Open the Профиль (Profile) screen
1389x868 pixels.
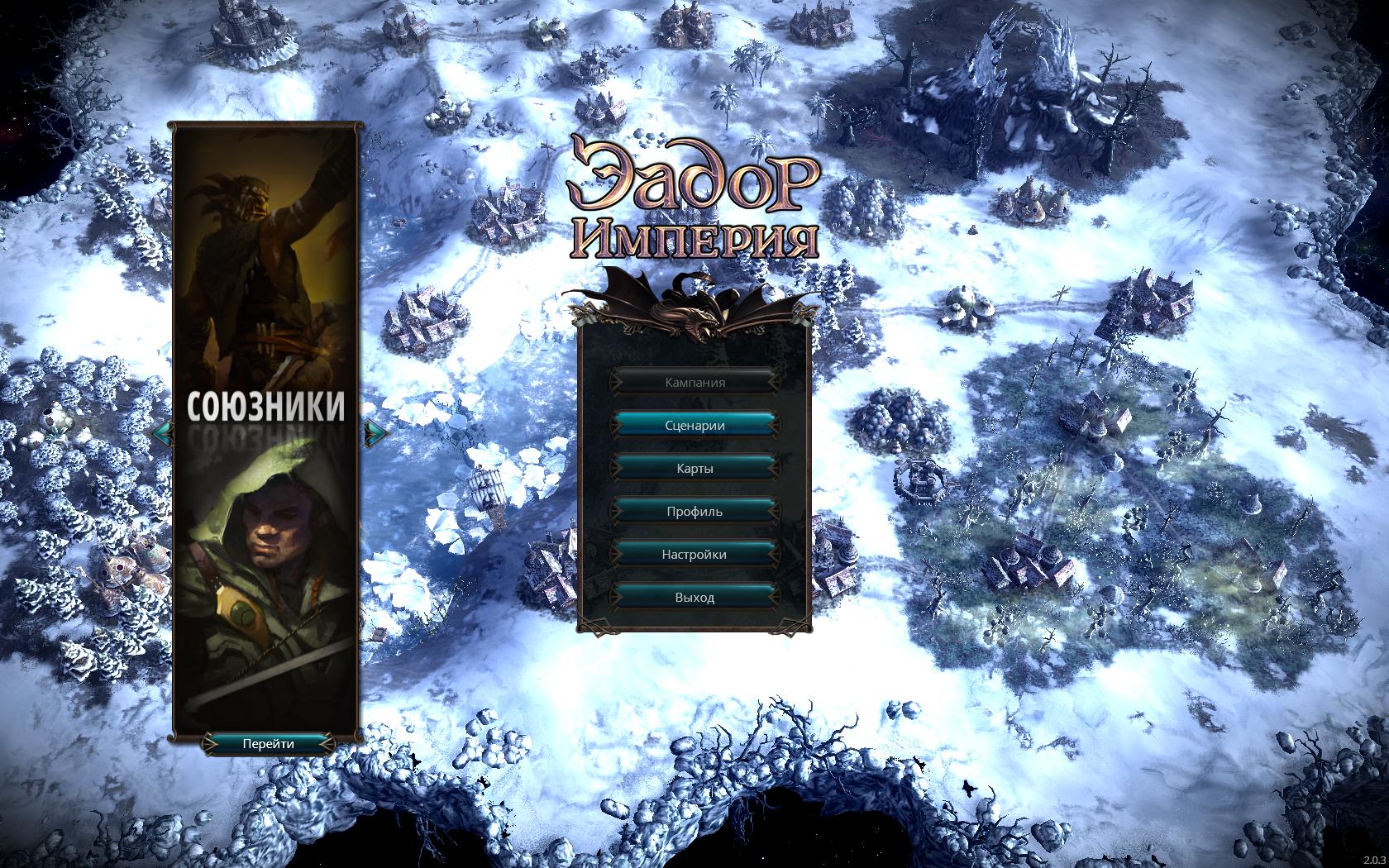click(x=694, y=512)
